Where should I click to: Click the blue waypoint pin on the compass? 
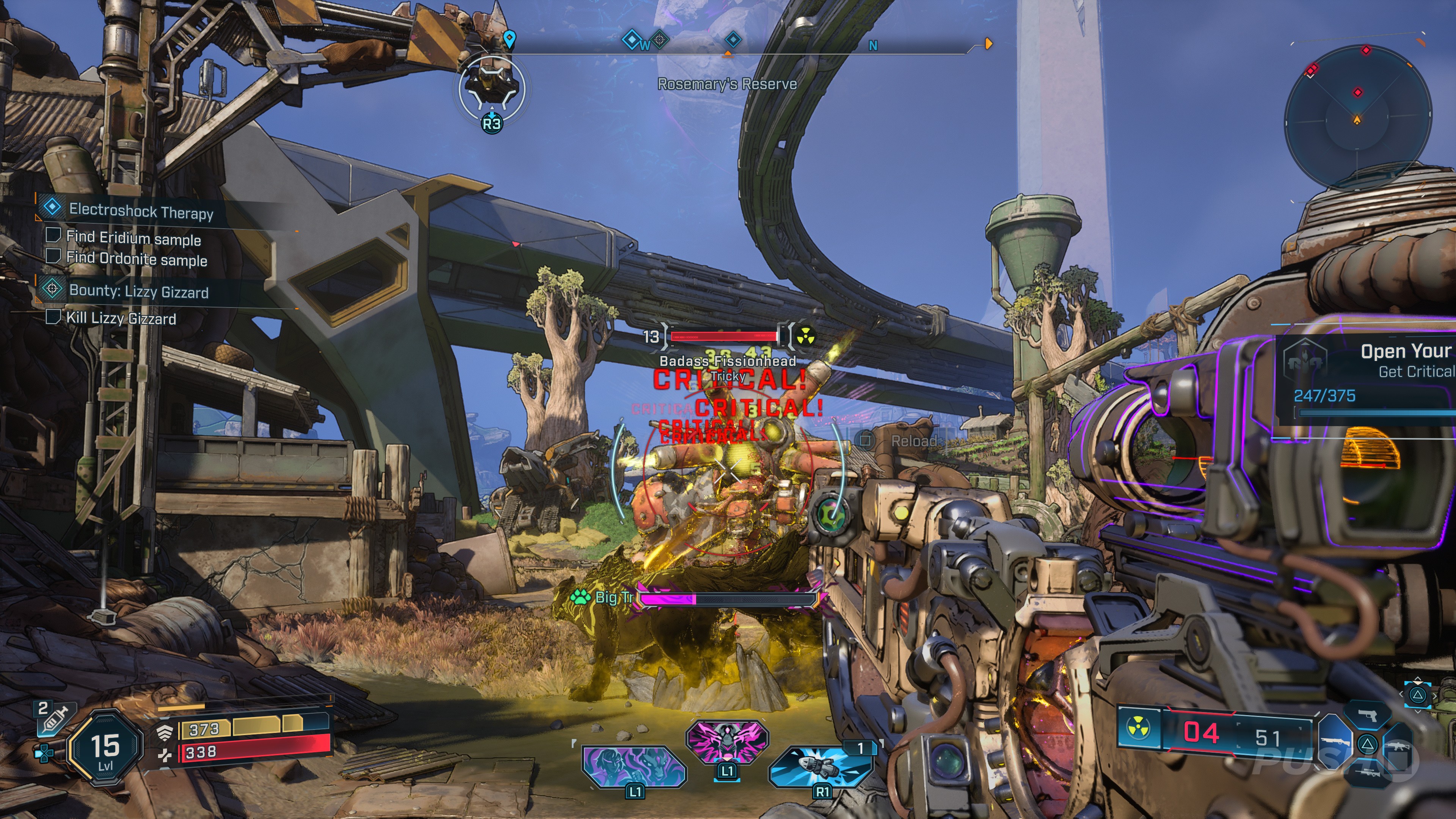coord(509,39)
